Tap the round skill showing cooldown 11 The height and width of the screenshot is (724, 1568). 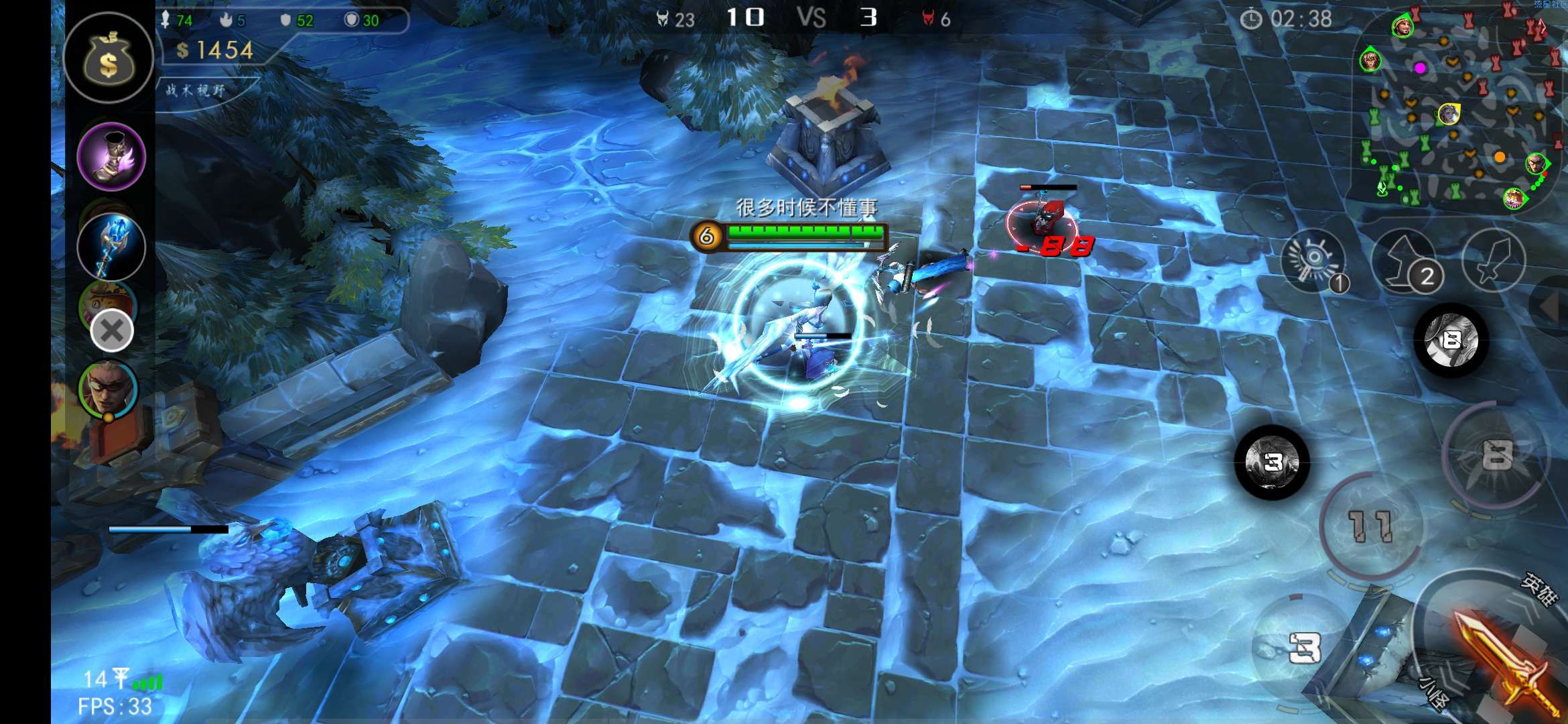tap(1371, 525)
